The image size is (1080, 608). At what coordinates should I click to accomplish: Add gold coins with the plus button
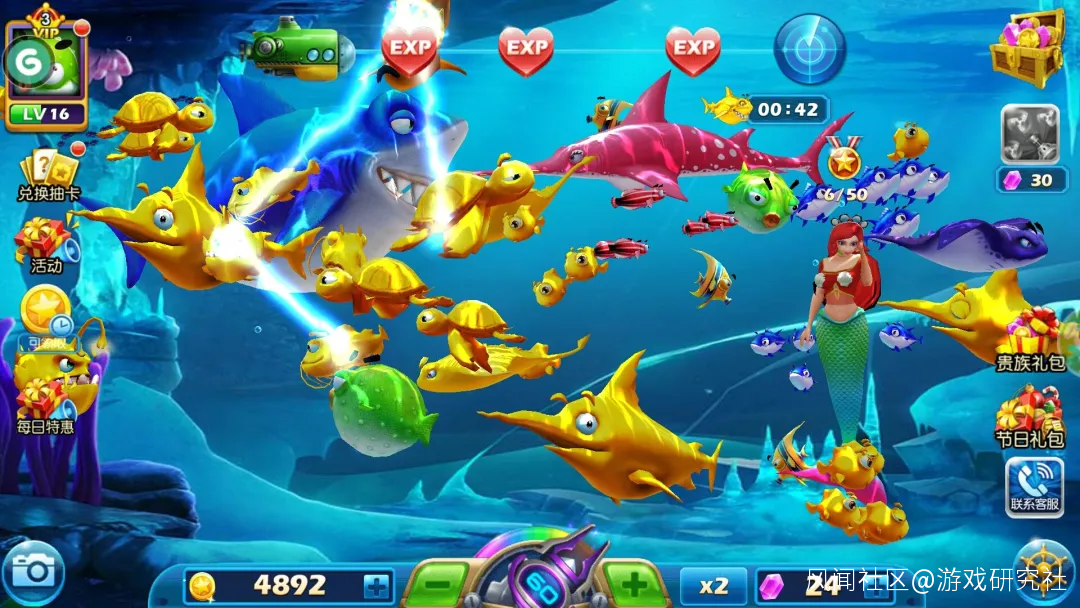click(x=376, y=586)
